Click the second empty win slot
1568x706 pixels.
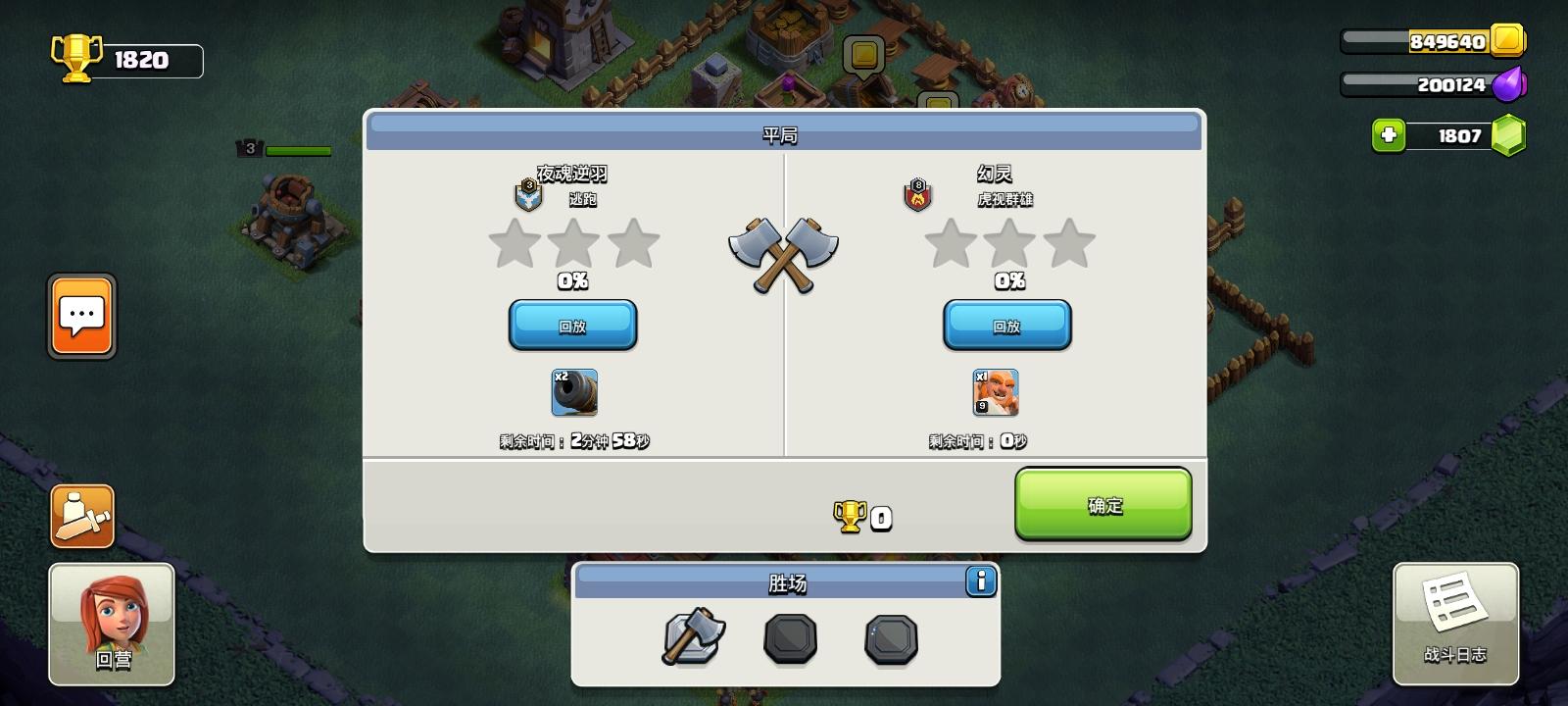click(789, 637)
